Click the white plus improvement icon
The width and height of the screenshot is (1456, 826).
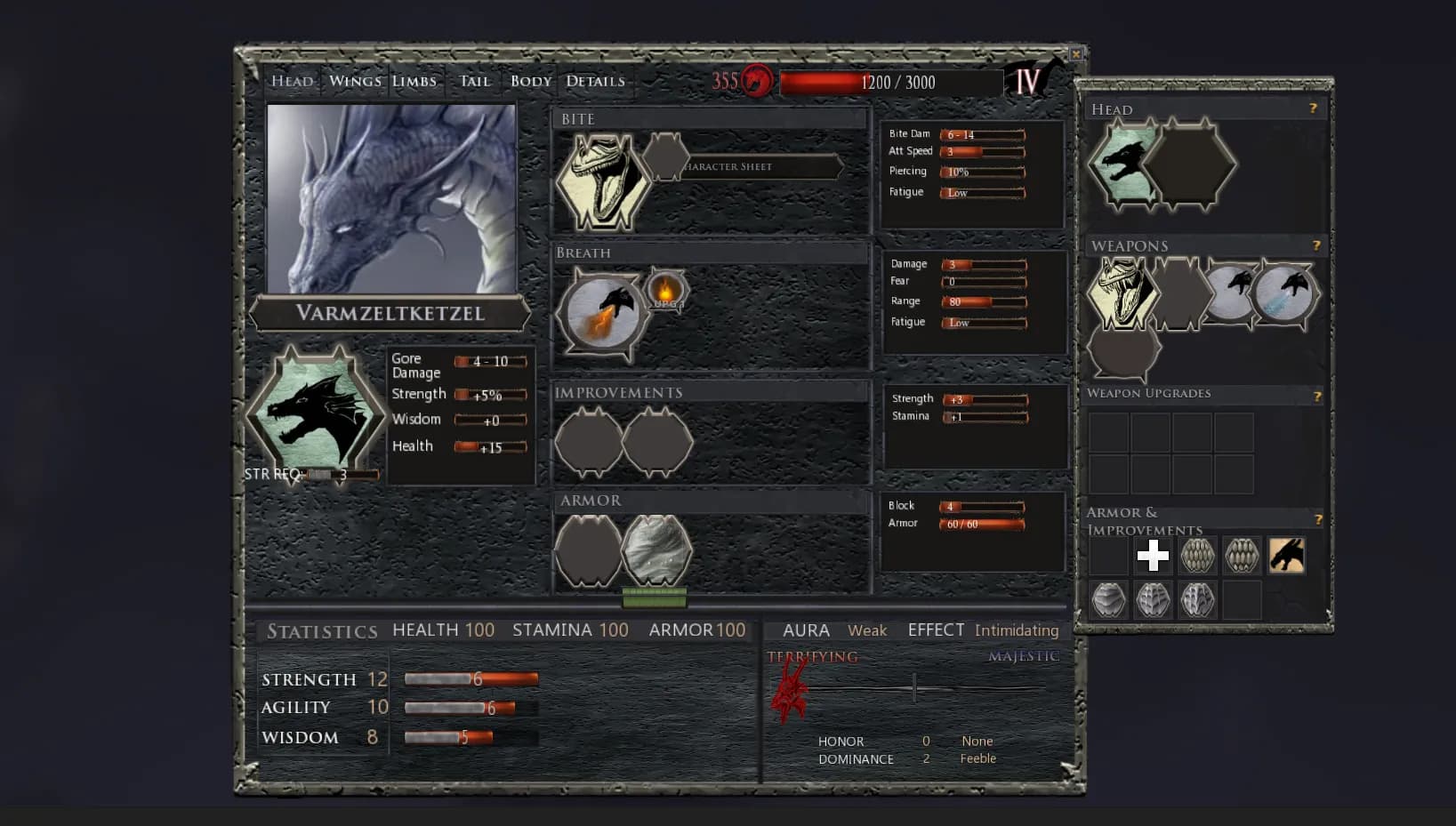tap(1153, 556)
